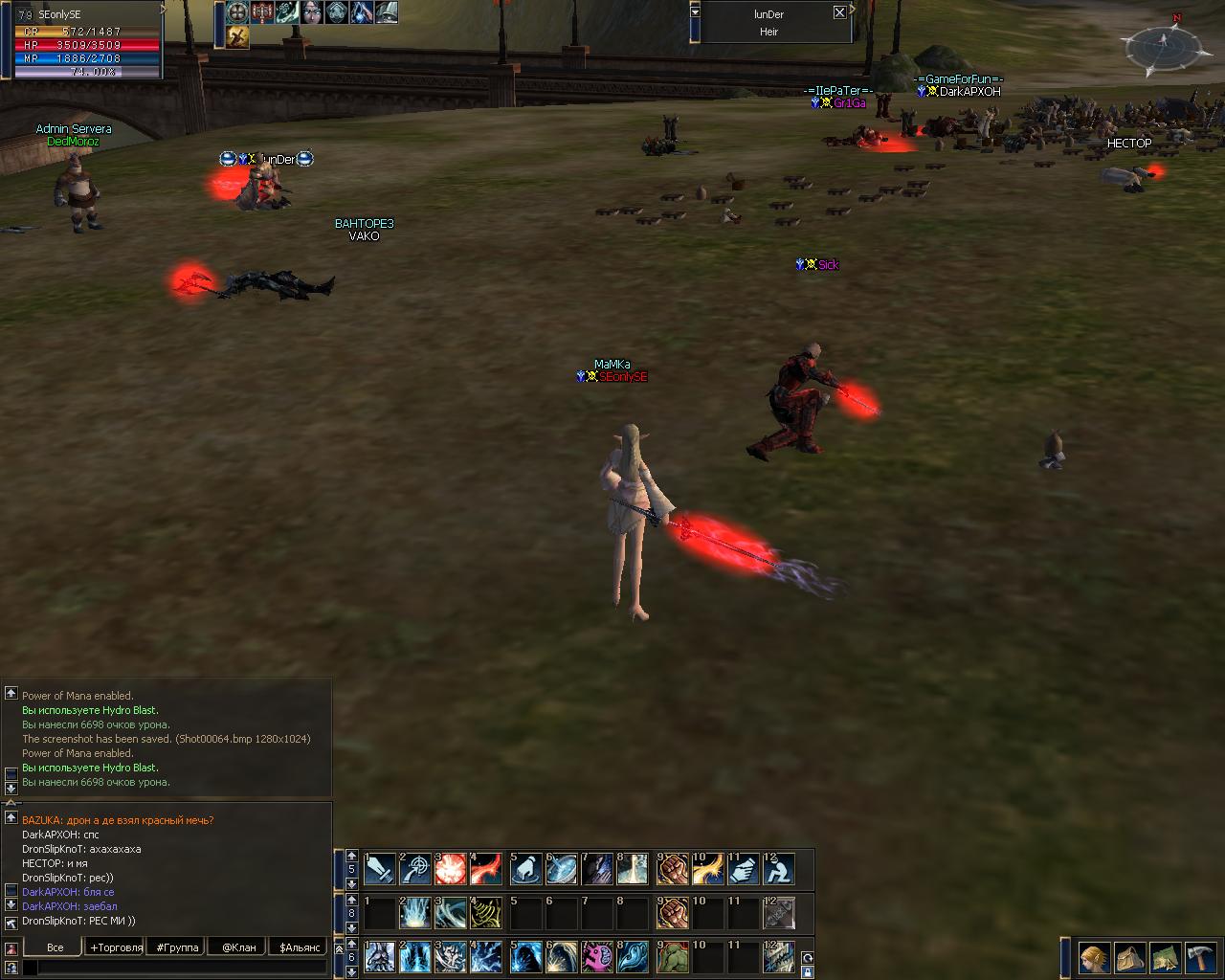This screenshot has height=980, width=1225.
Task: Switch to the Все chat tab
Action: tap(55, 947)
